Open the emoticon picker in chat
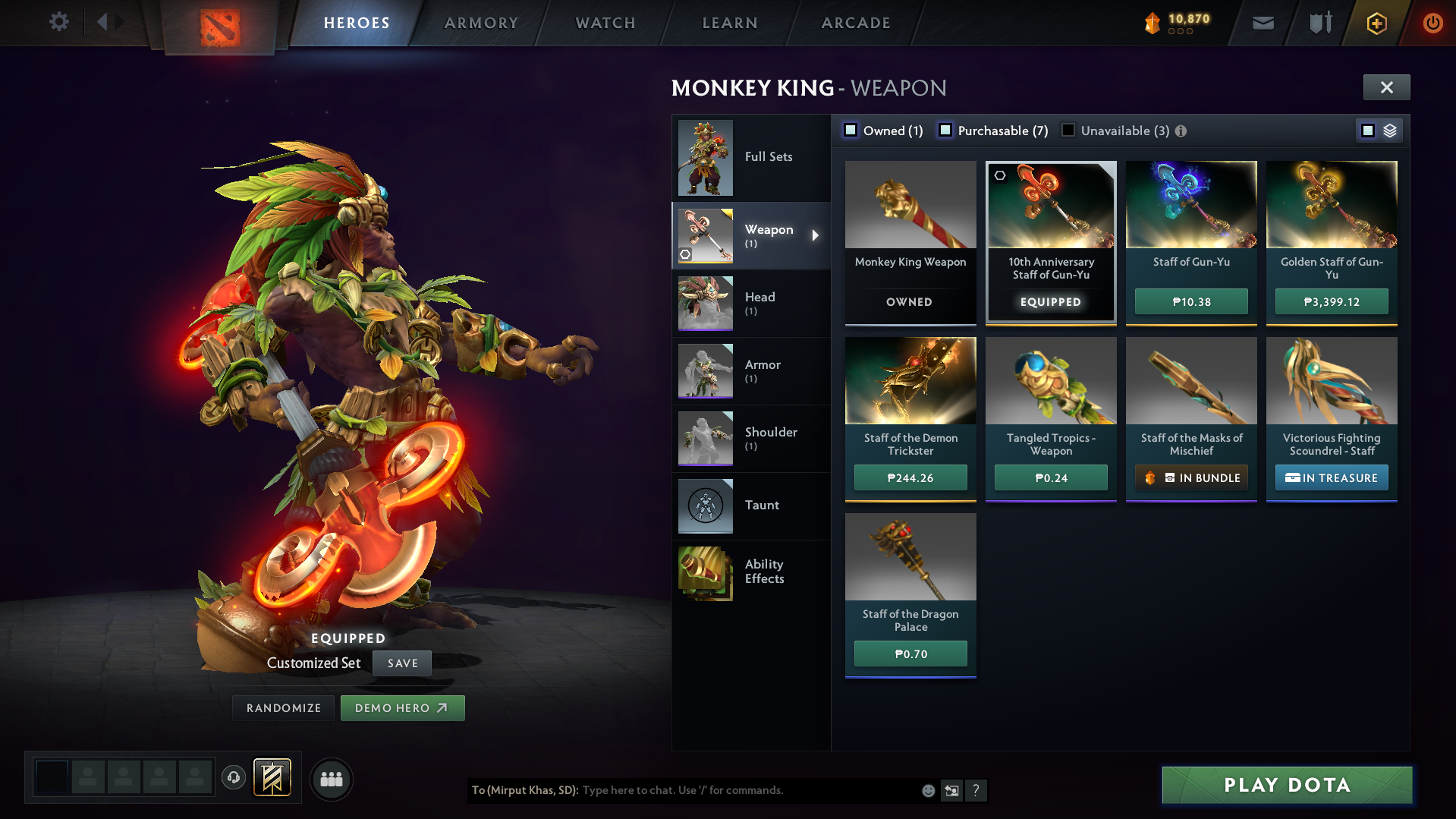This screenshot has width=1456, height=819. [x=927, y=790]
